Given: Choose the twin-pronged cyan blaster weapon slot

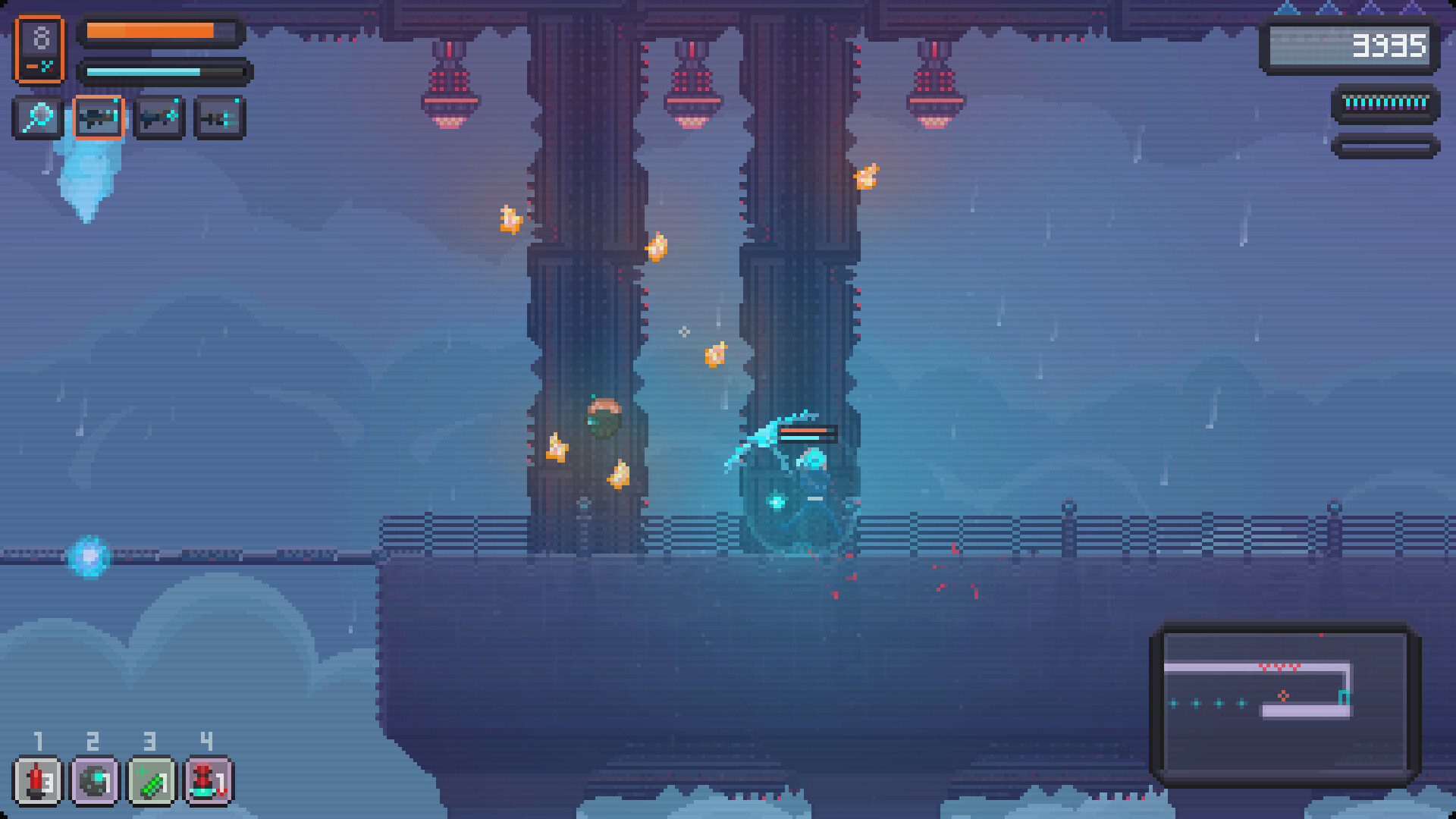Looking at the screenshot, I should 219,118.
